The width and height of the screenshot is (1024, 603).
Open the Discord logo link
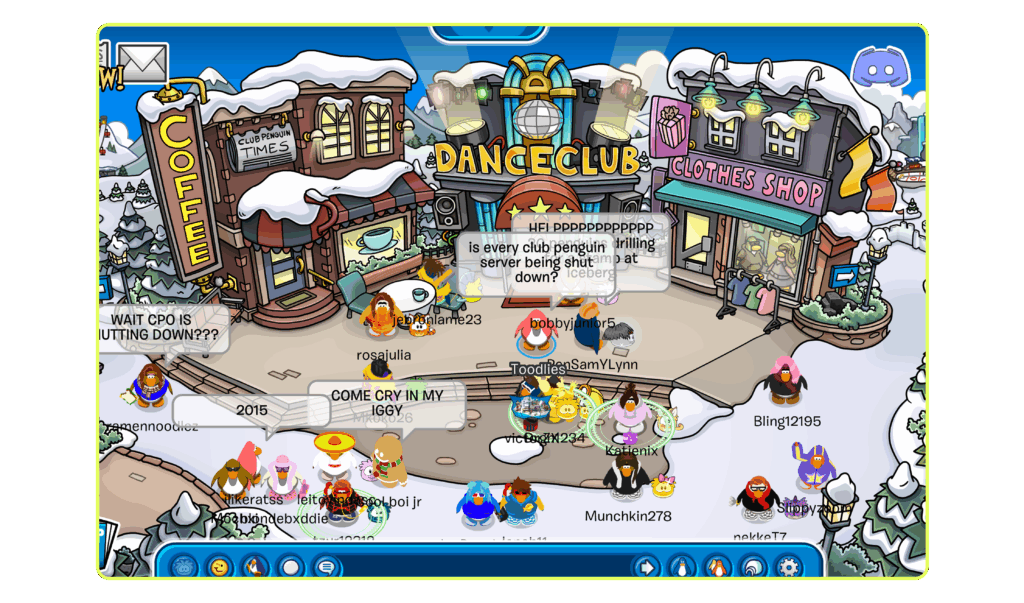877,69
